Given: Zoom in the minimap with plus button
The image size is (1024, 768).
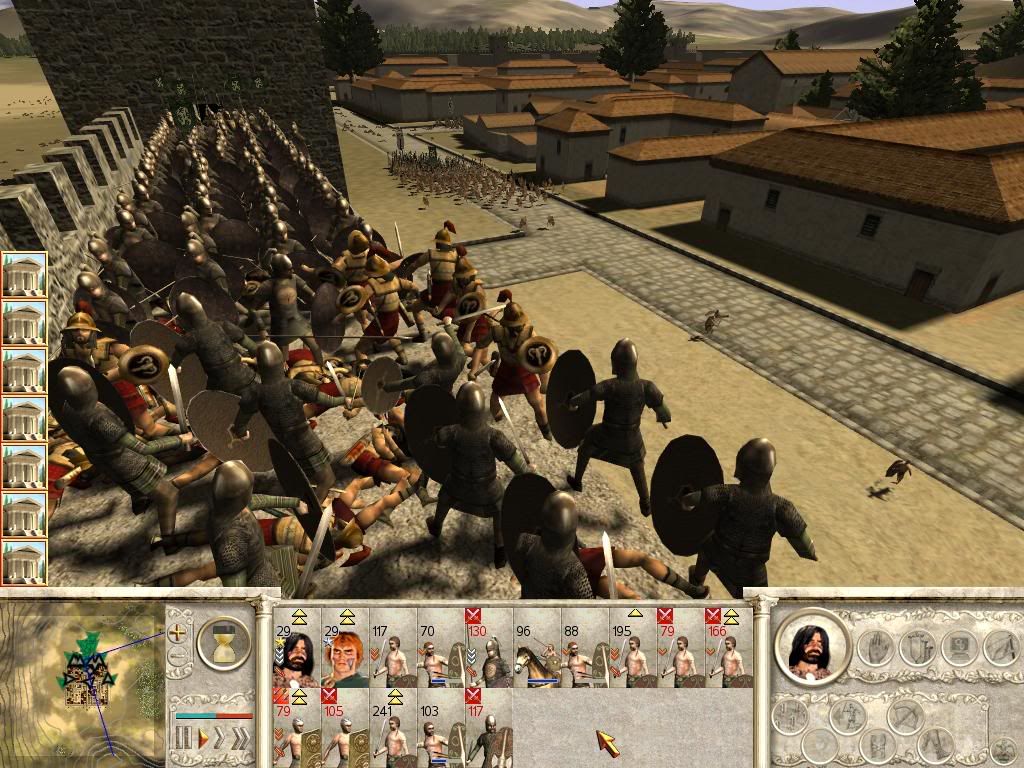Looking at the screenshot, I should click(178, 632).
